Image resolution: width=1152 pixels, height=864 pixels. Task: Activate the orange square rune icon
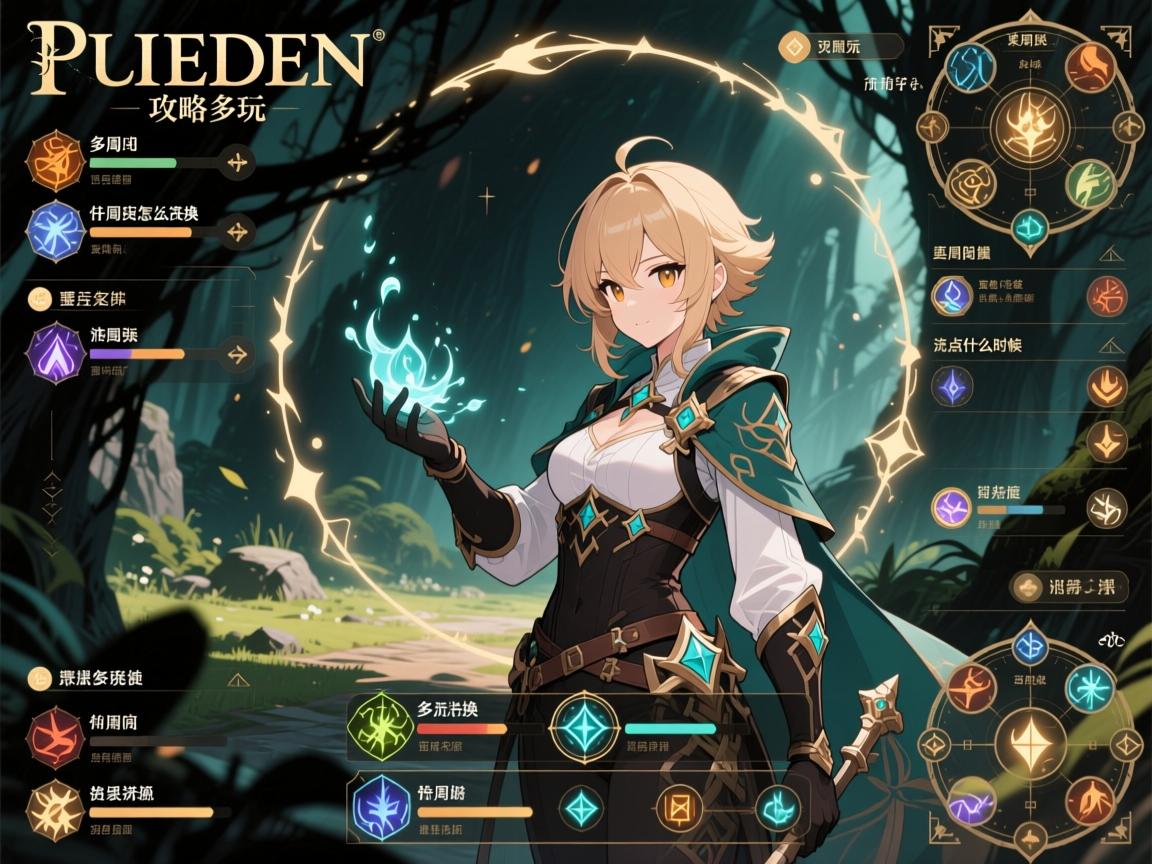(x=685, y=804)
